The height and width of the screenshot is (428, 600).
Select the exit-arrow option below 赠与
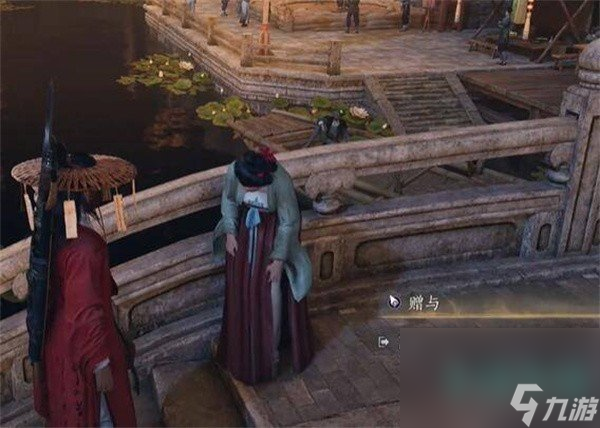click(x=384, y=341)
